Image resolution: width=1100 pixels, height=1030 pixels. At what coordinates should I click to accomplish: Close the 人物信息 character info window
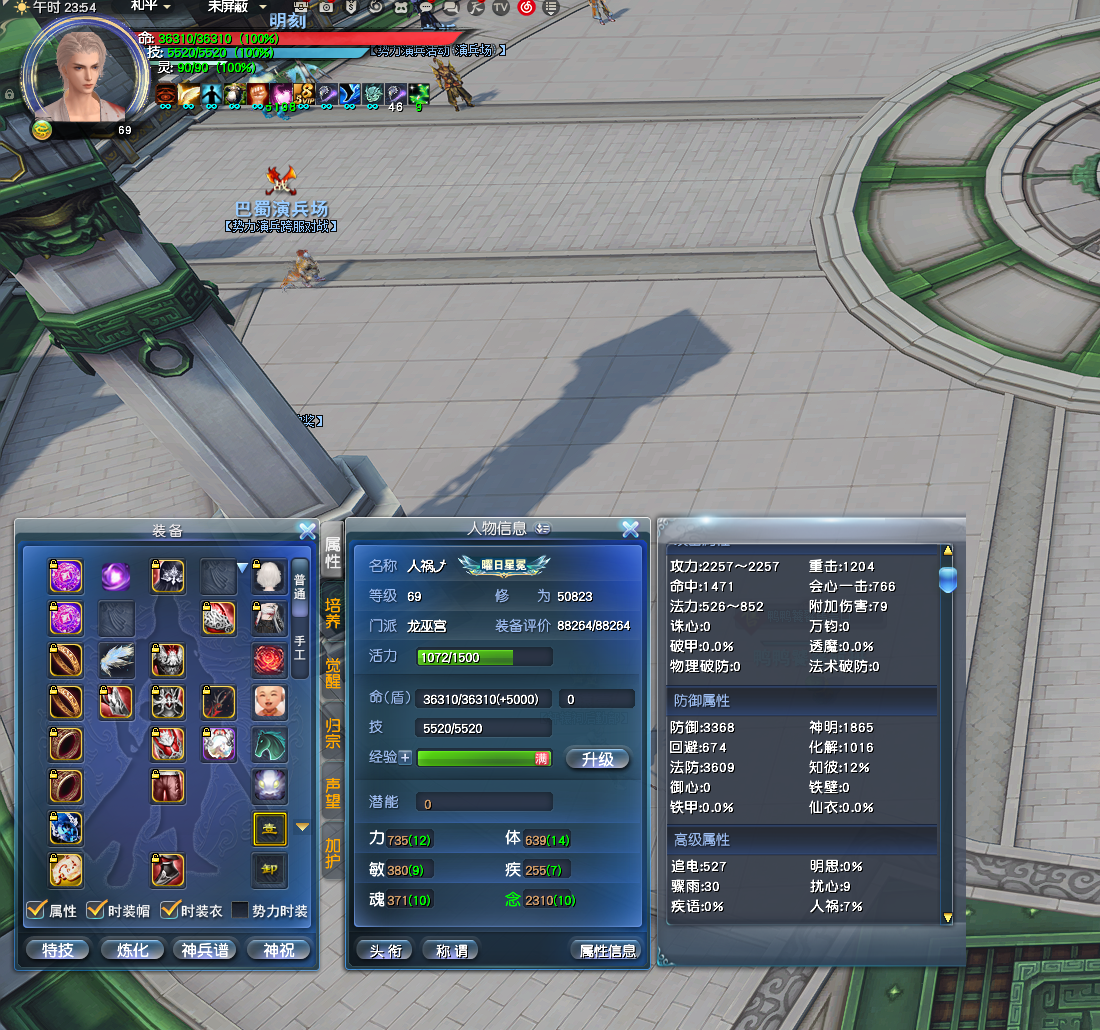[630, 529]
